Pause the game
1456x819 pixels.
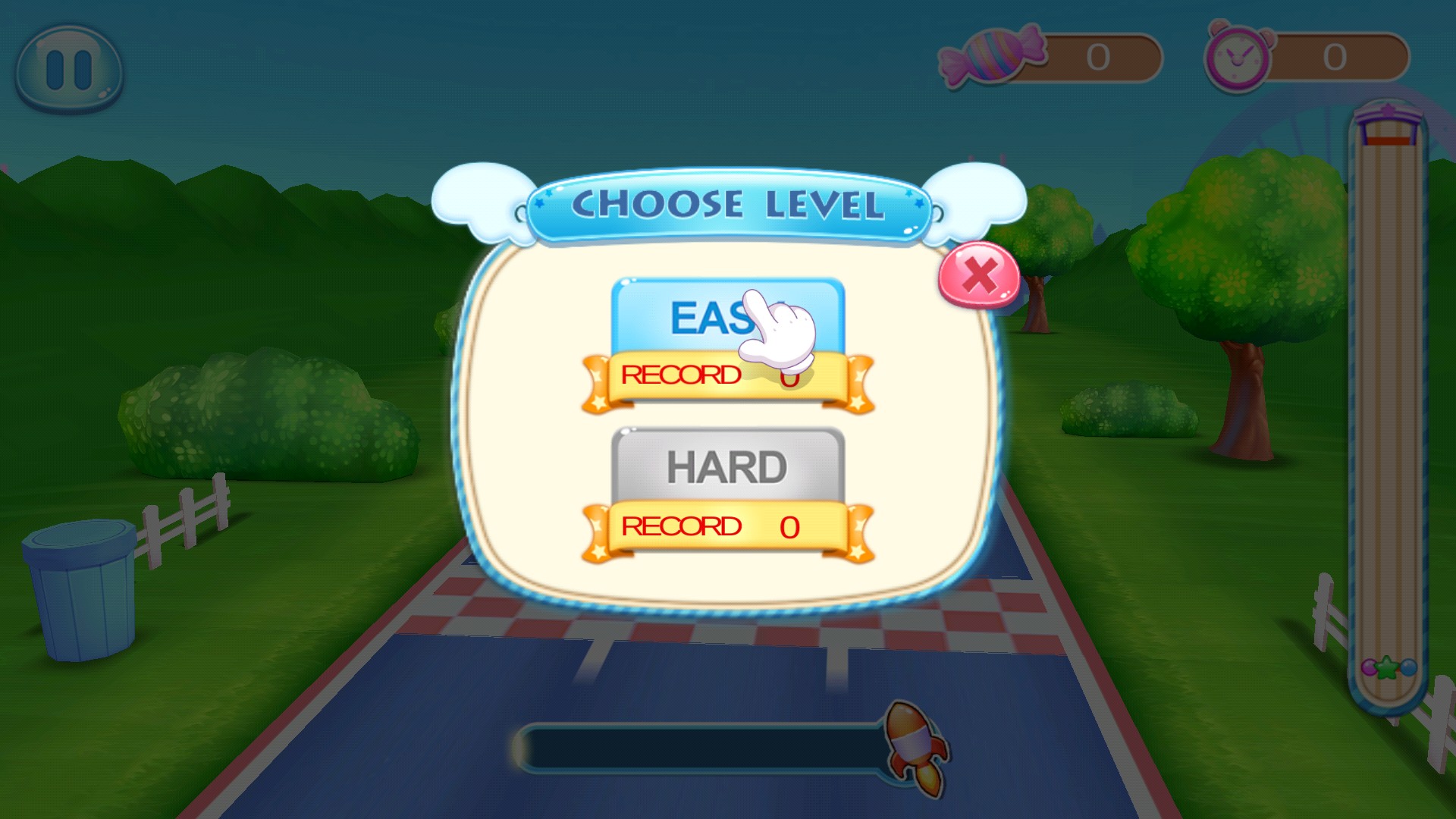click(69, 70)
